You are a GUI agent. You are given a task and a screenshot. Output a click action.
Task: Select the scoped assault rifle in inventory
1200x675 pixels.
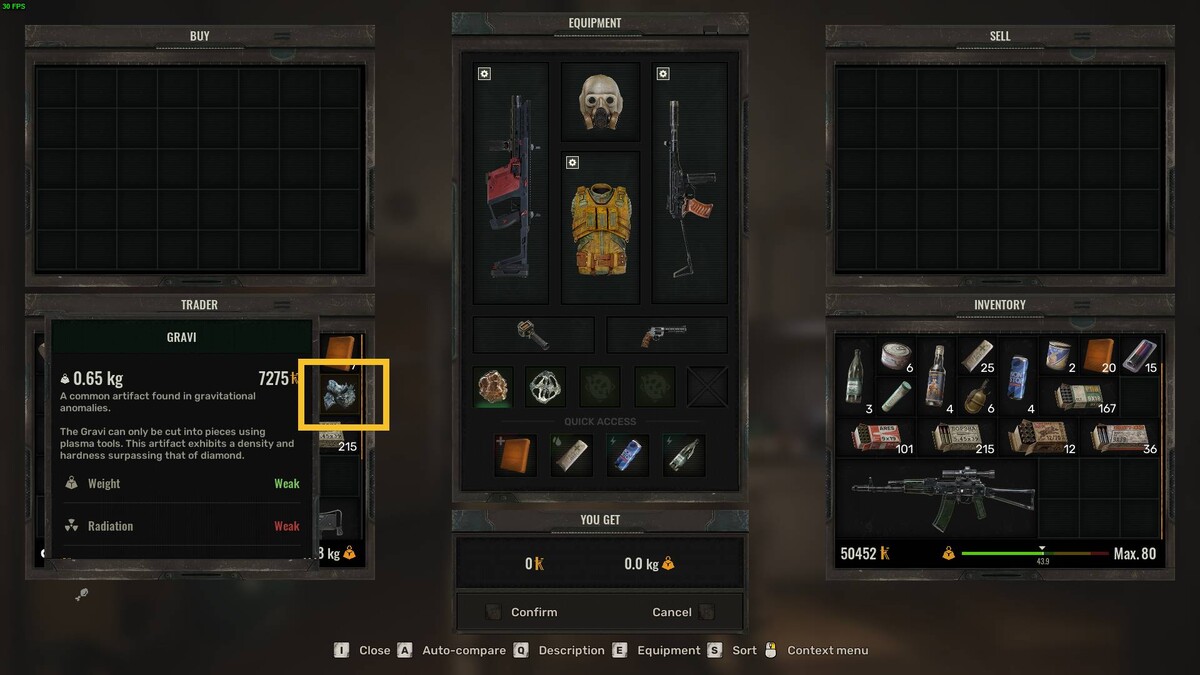coord(933,499)
